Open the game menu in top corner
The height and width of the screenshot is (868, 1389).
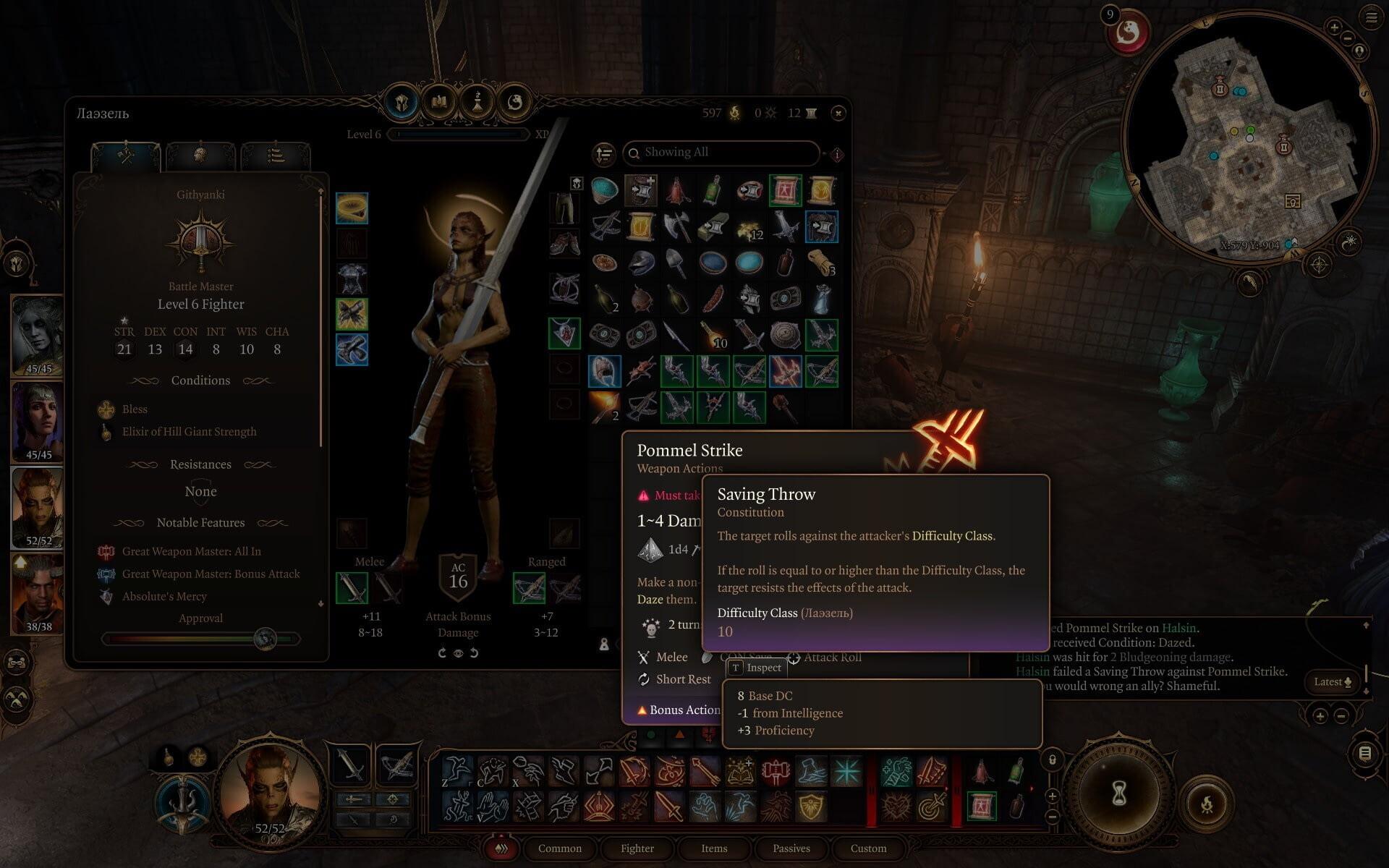[1372, 17]
